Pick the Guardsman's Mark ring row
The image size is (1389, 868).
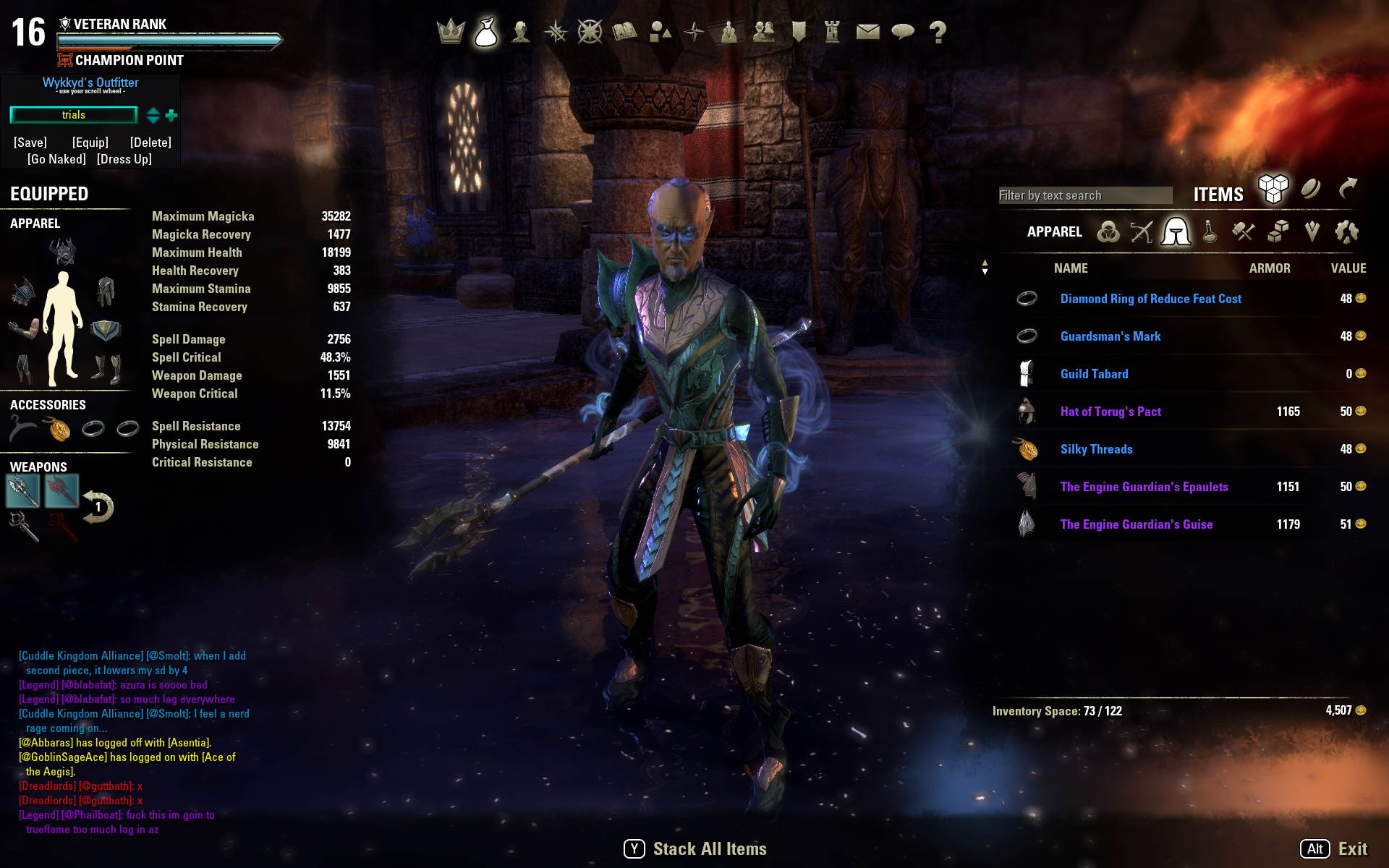pyautogui.click(x=1110, y=336)
